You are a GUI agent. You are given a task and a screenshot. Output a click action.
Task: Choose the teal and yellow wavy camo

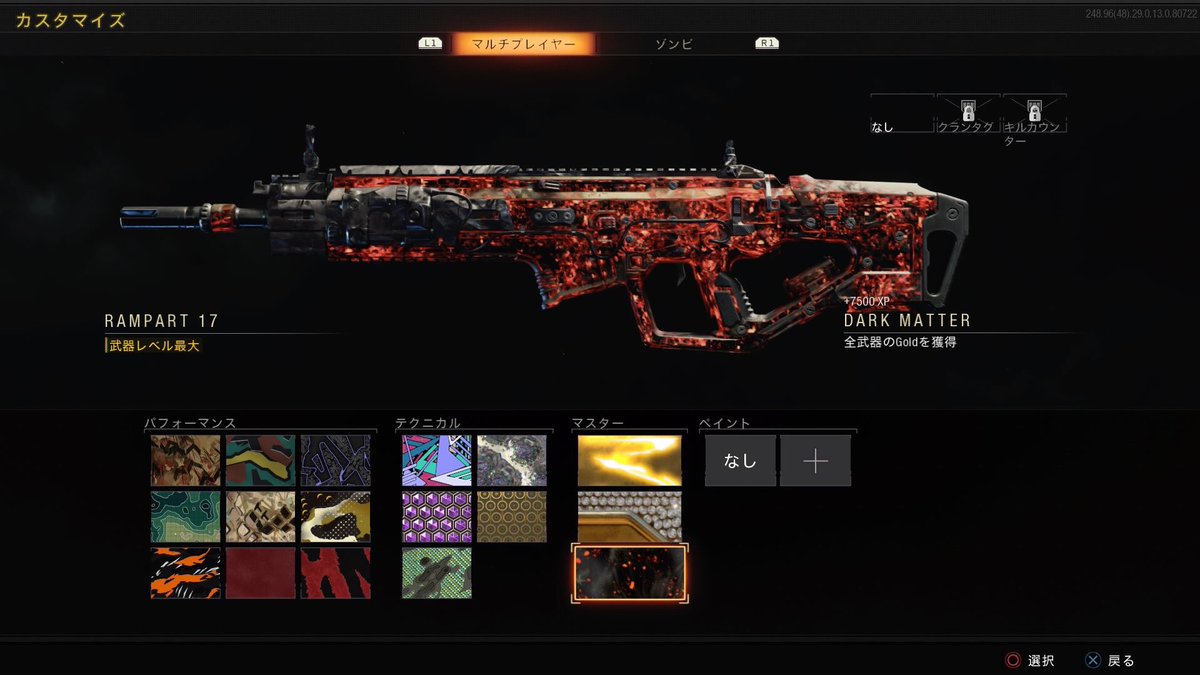point(260,460)
